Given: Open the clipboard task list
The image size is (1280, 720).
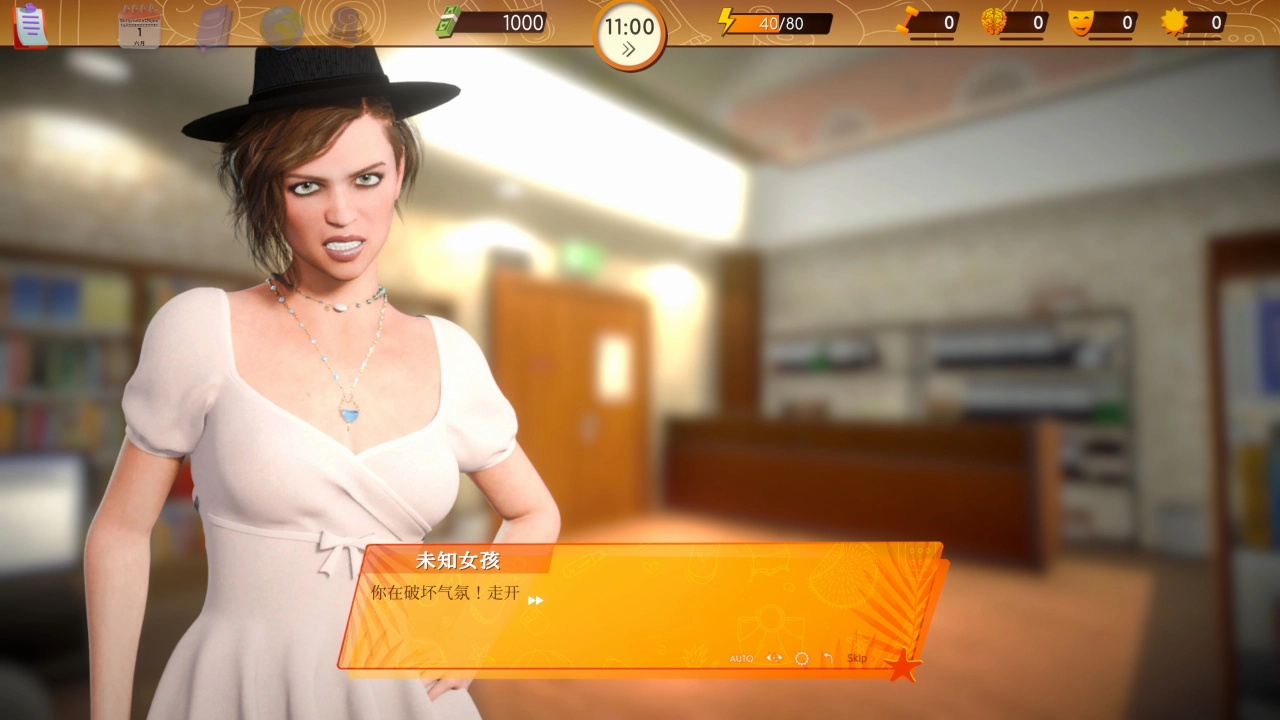Looking at the screenshot, I should pos(30,24).
